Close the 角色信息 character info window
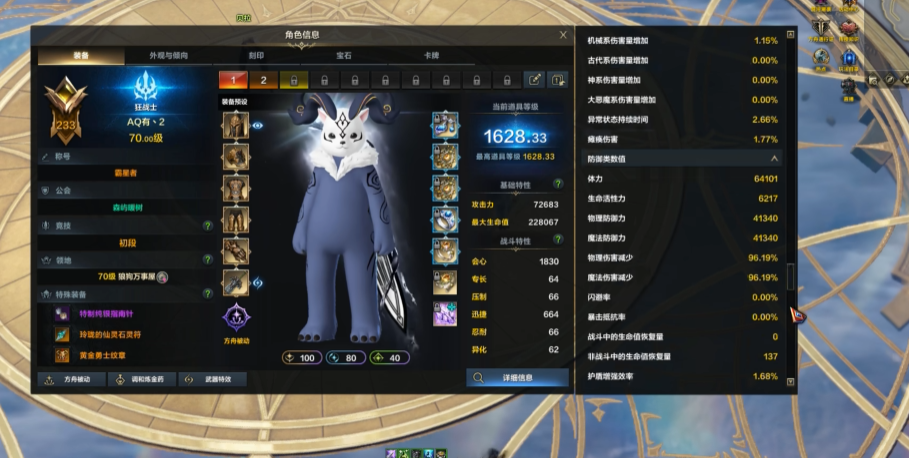The image size is (909, 458). point(563,35)
